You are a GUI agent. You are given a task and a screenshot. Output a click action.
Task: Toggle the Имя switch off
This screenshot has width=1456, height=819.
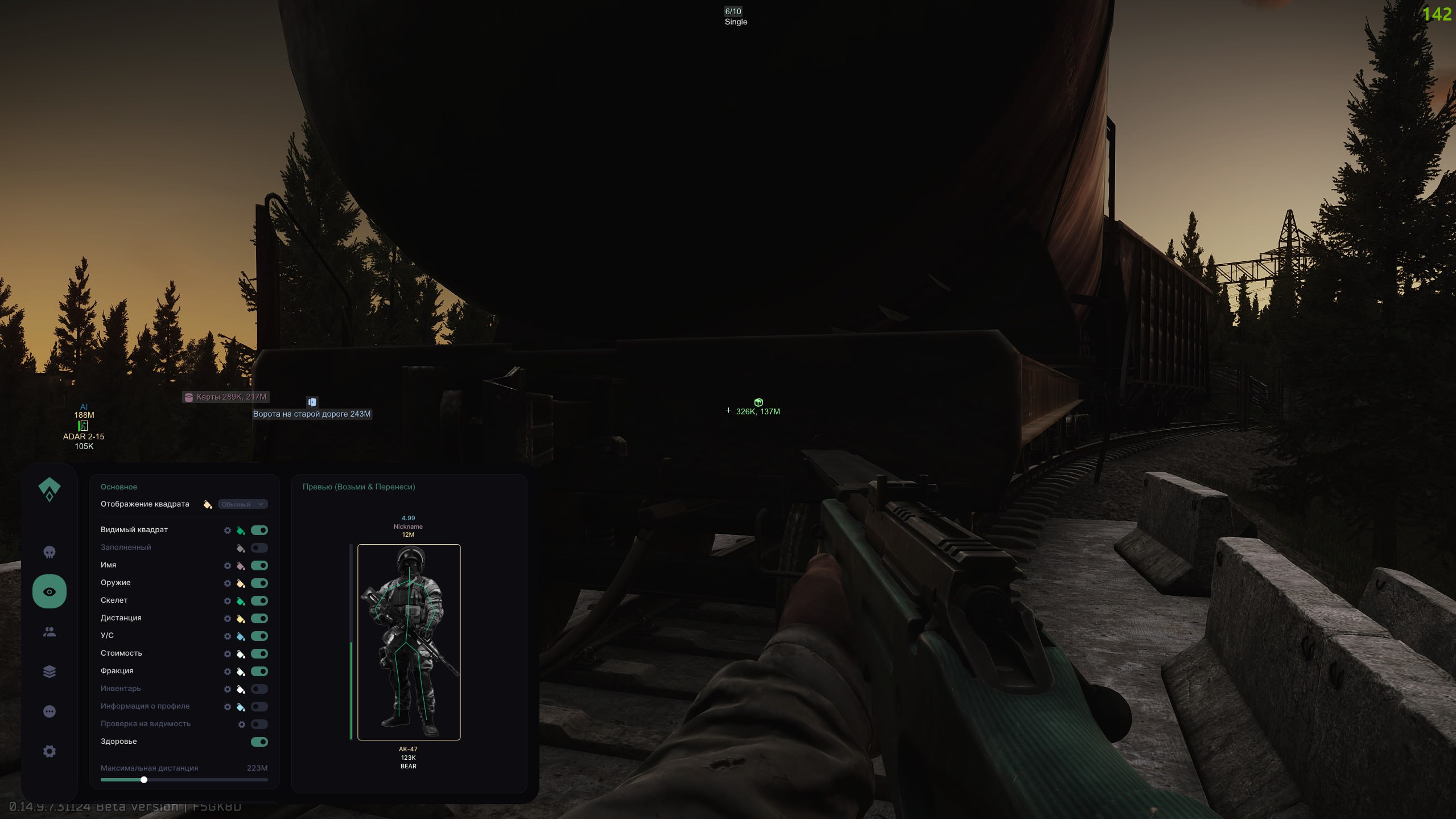coord(259,566)
